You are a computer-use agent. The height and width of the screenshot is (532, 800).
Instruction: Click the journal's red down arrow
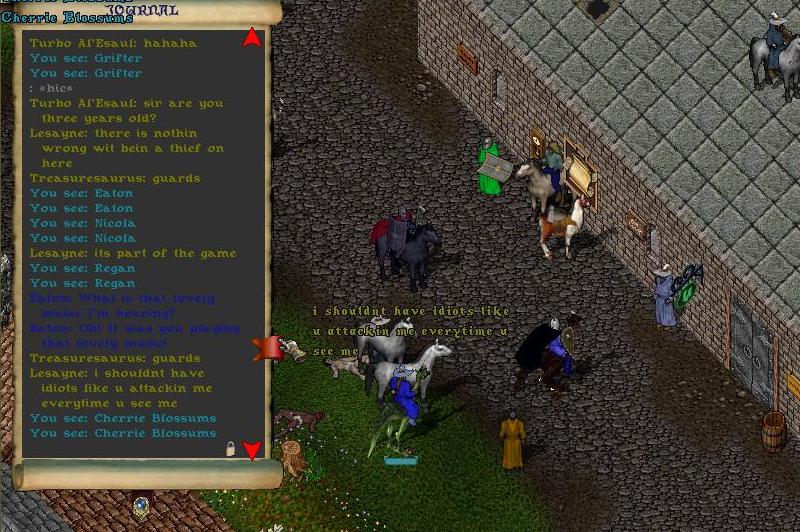tap(252, 450)
